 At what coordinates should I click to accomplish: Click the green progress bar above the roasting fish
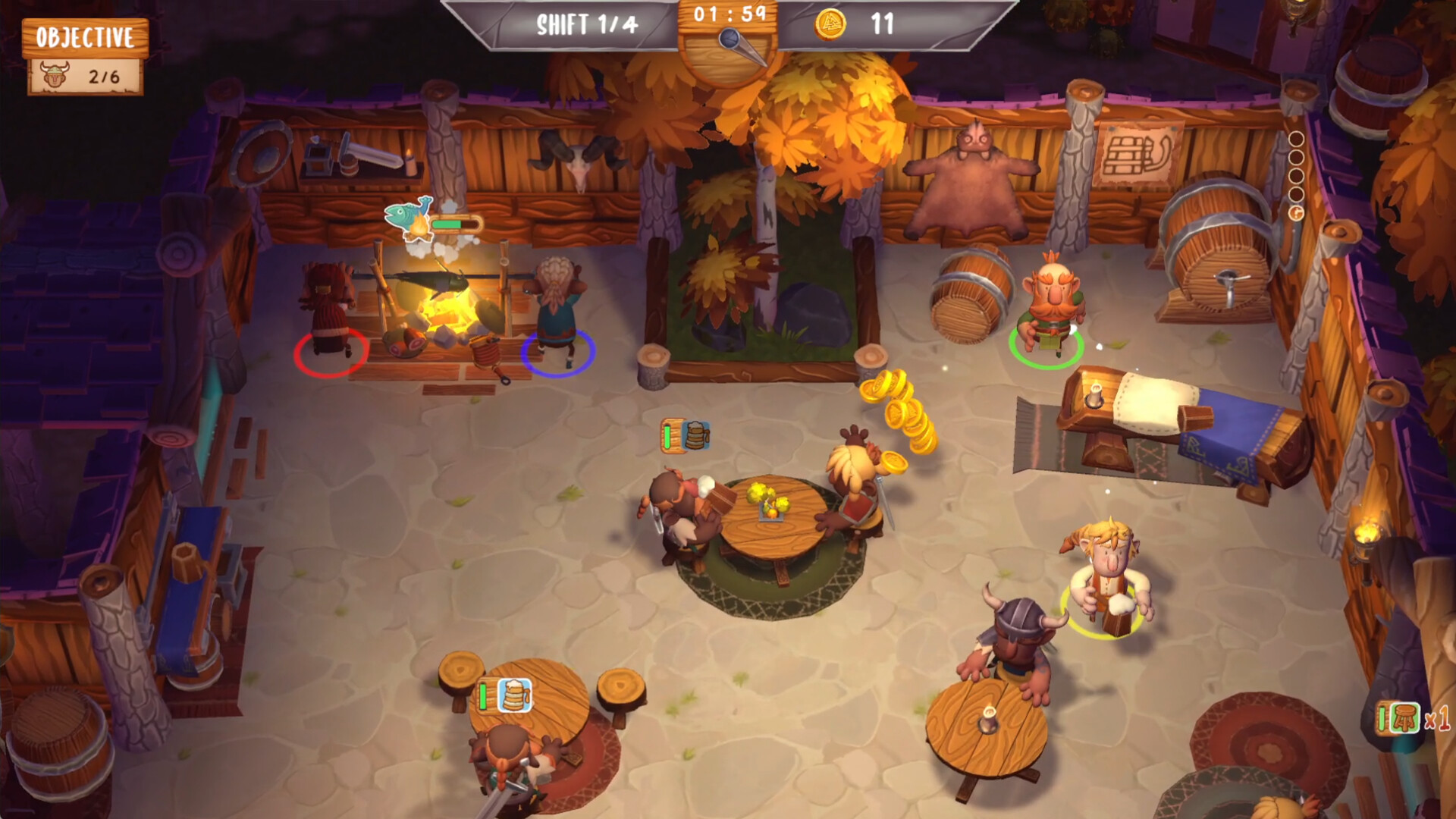point(449,225)
